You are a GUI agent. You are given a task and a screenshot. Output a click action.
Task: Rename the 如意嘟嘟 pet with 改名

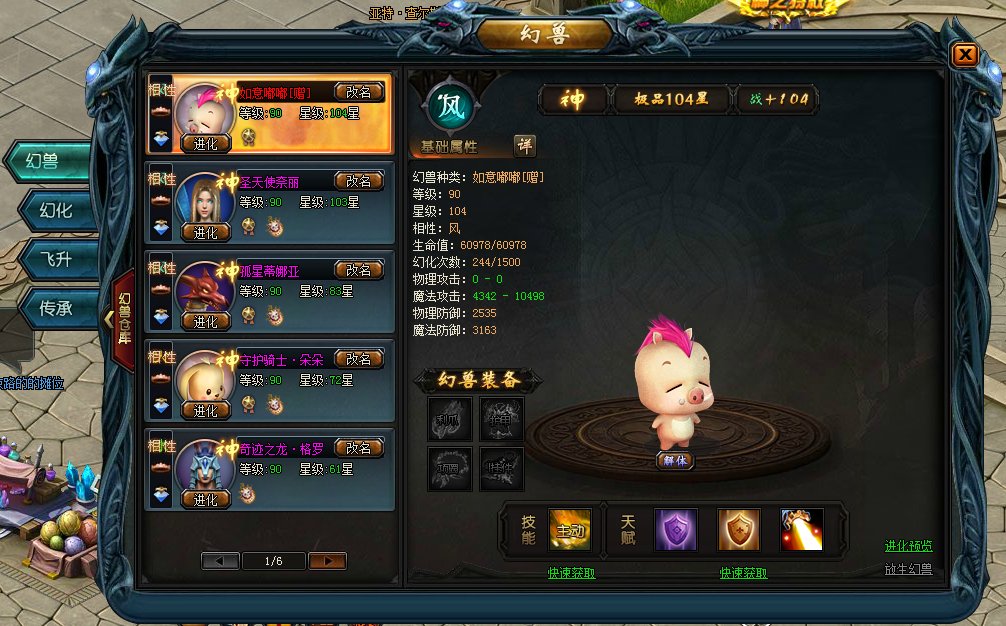click(x=358, y=92)
